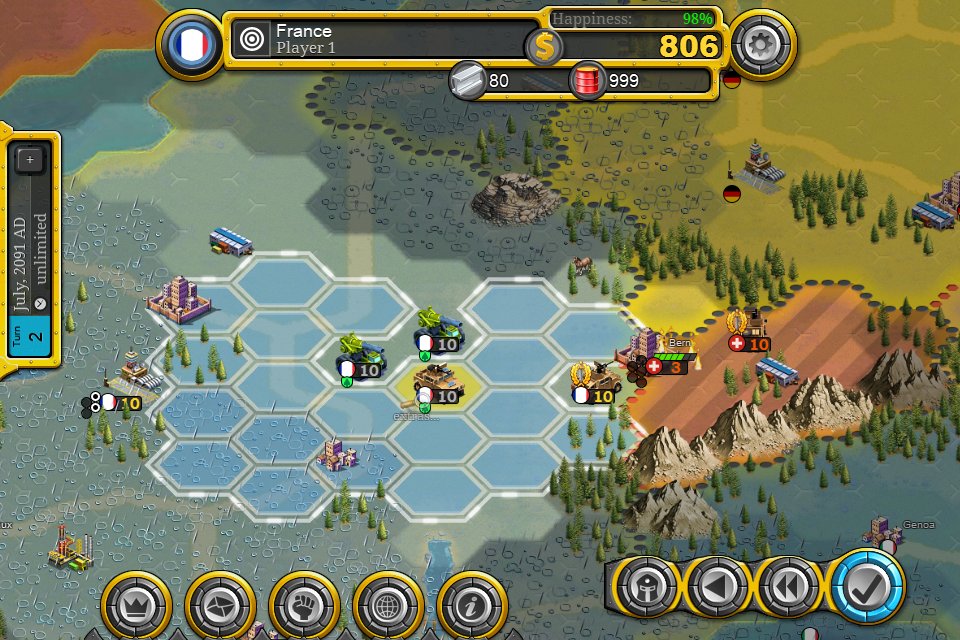The image size is (960, 640).
Task: Click the single left arrow button
Action: pyautogui.click(x=716, y=590)
